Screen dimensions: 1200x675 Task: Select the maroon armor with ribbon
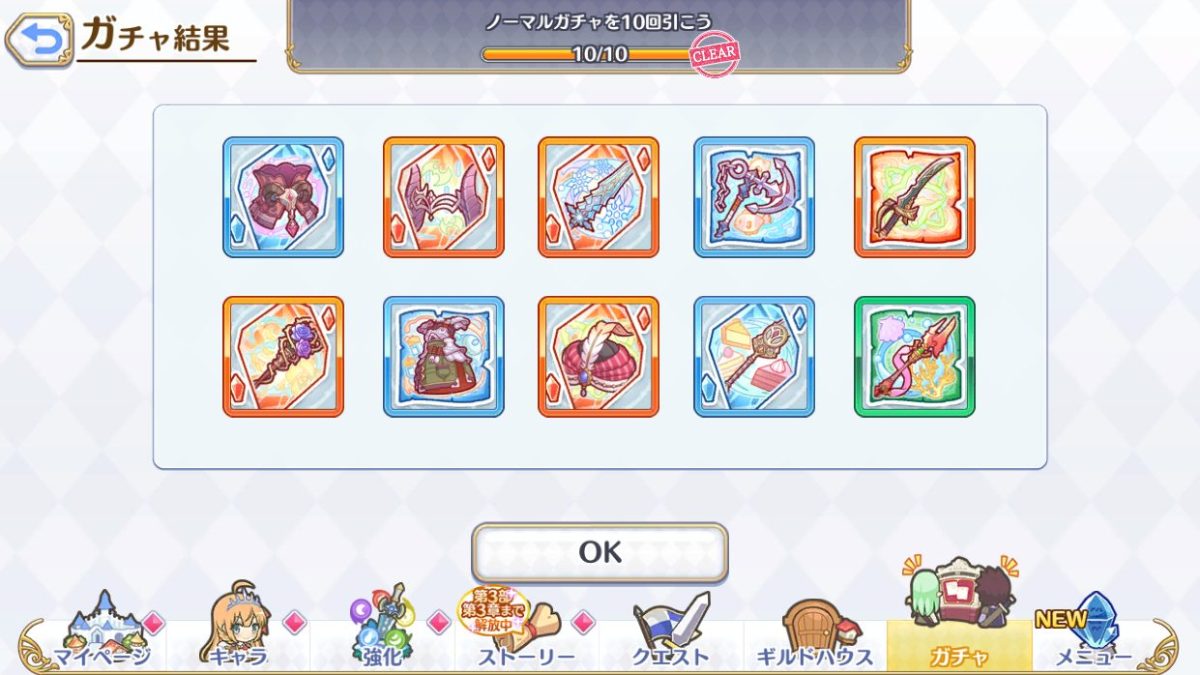tap(283, 197)
